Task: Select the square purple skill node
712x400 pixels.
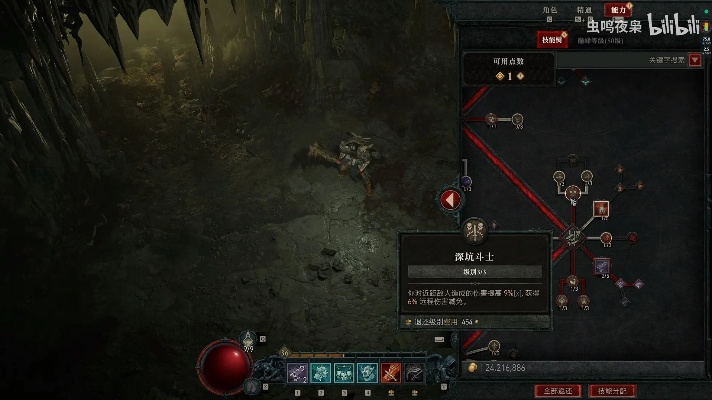Action: pos(602,266)
